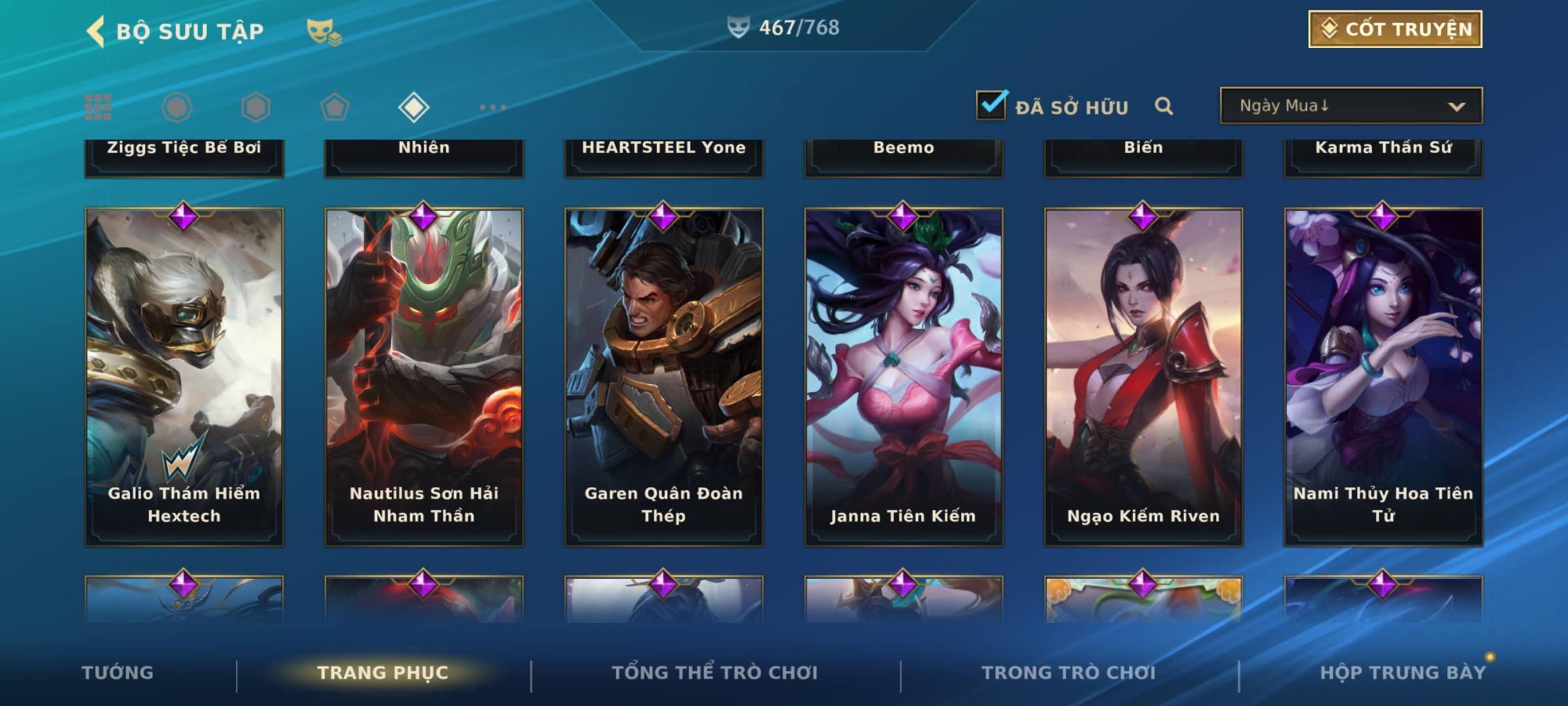The image size is (1568, 706).
Task: Choose the diamond rarity filter icon
Action: tap(414, 107)
